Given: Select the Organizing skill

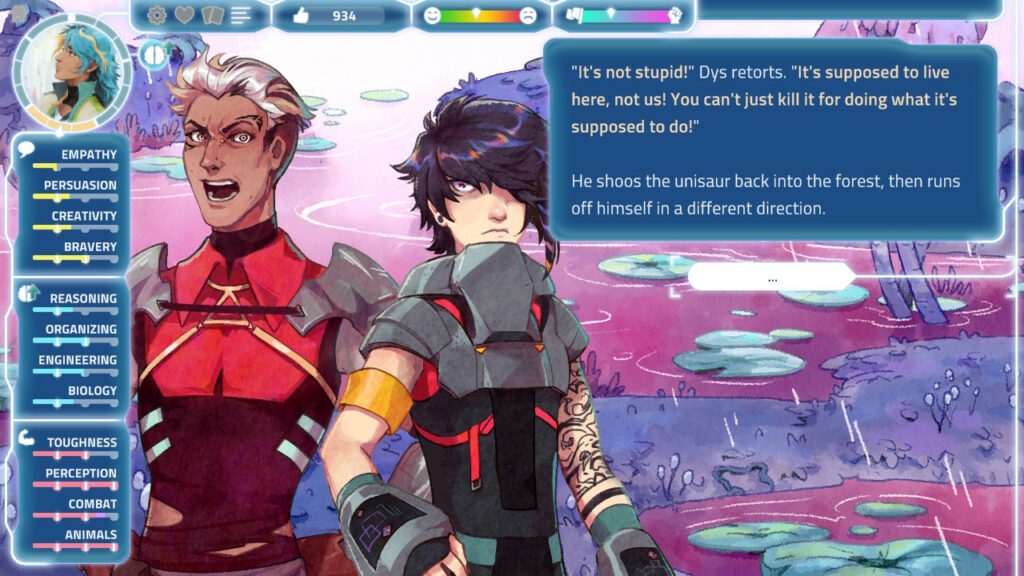Looking at the screenshot, I should [x=81, y=330].
